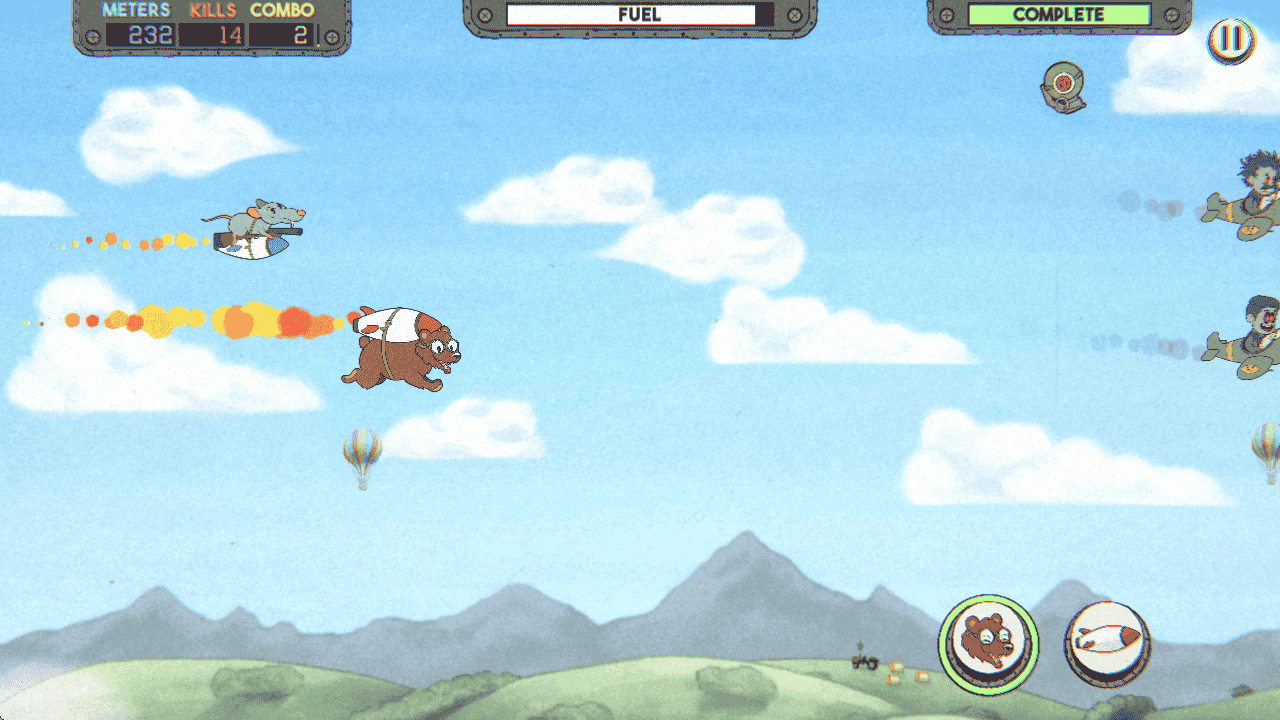Tap the bear face action button
This screenshot has height=720, width=1280.
point(988,643)
